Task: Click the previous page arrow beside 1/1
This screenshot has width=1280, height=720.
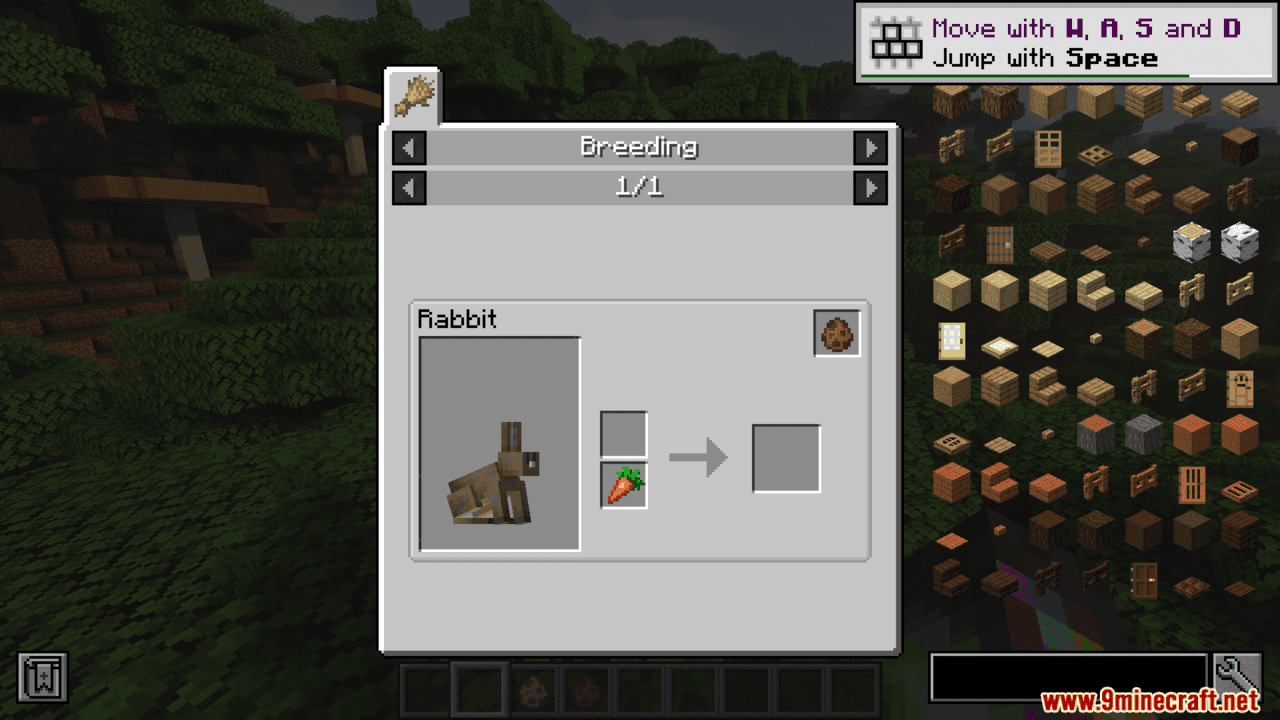Action: click(409, 187)
